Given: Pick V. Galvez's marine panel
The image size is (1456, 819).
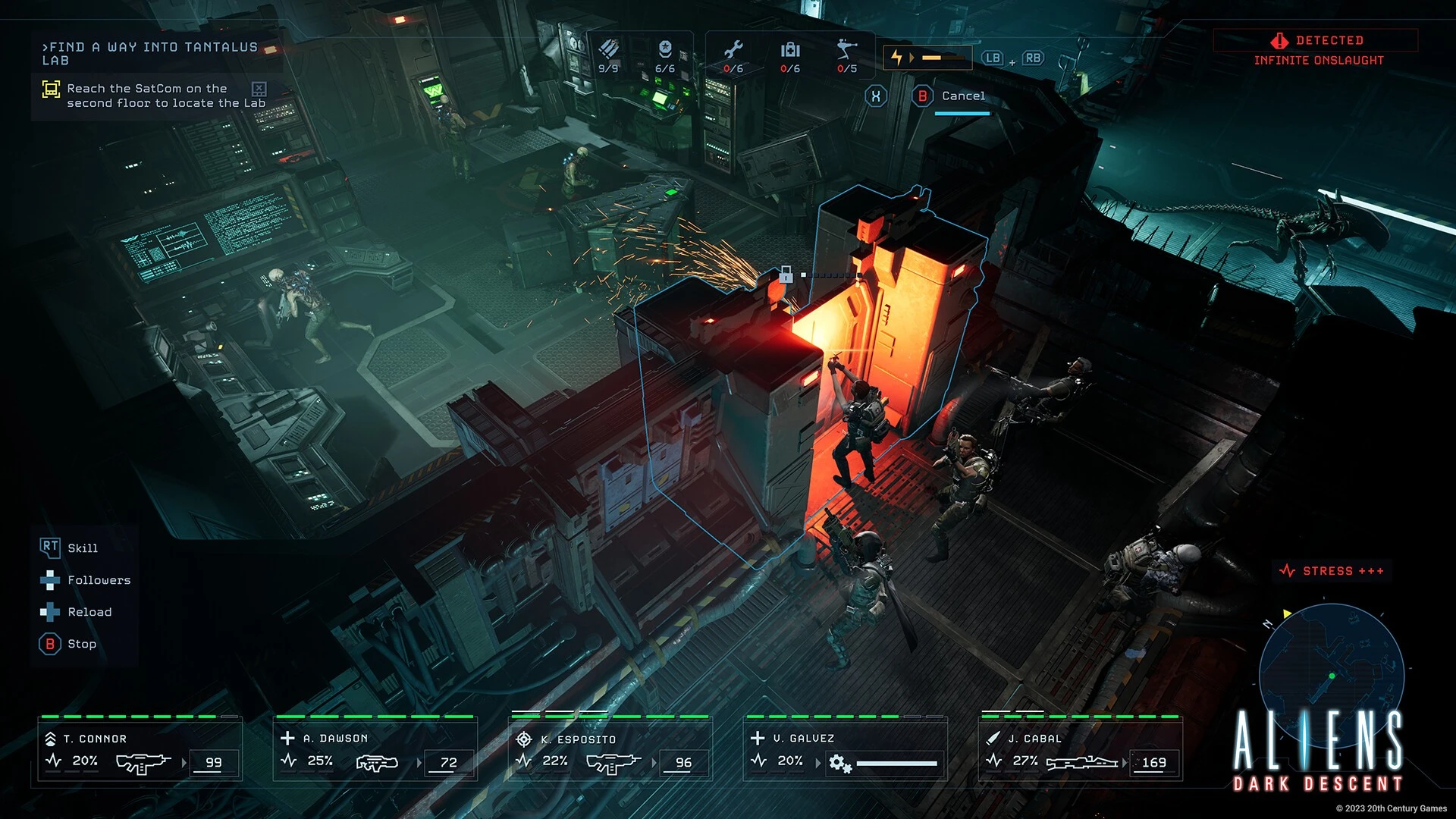Looking at the screenshot, I should (x=846, y=750).
